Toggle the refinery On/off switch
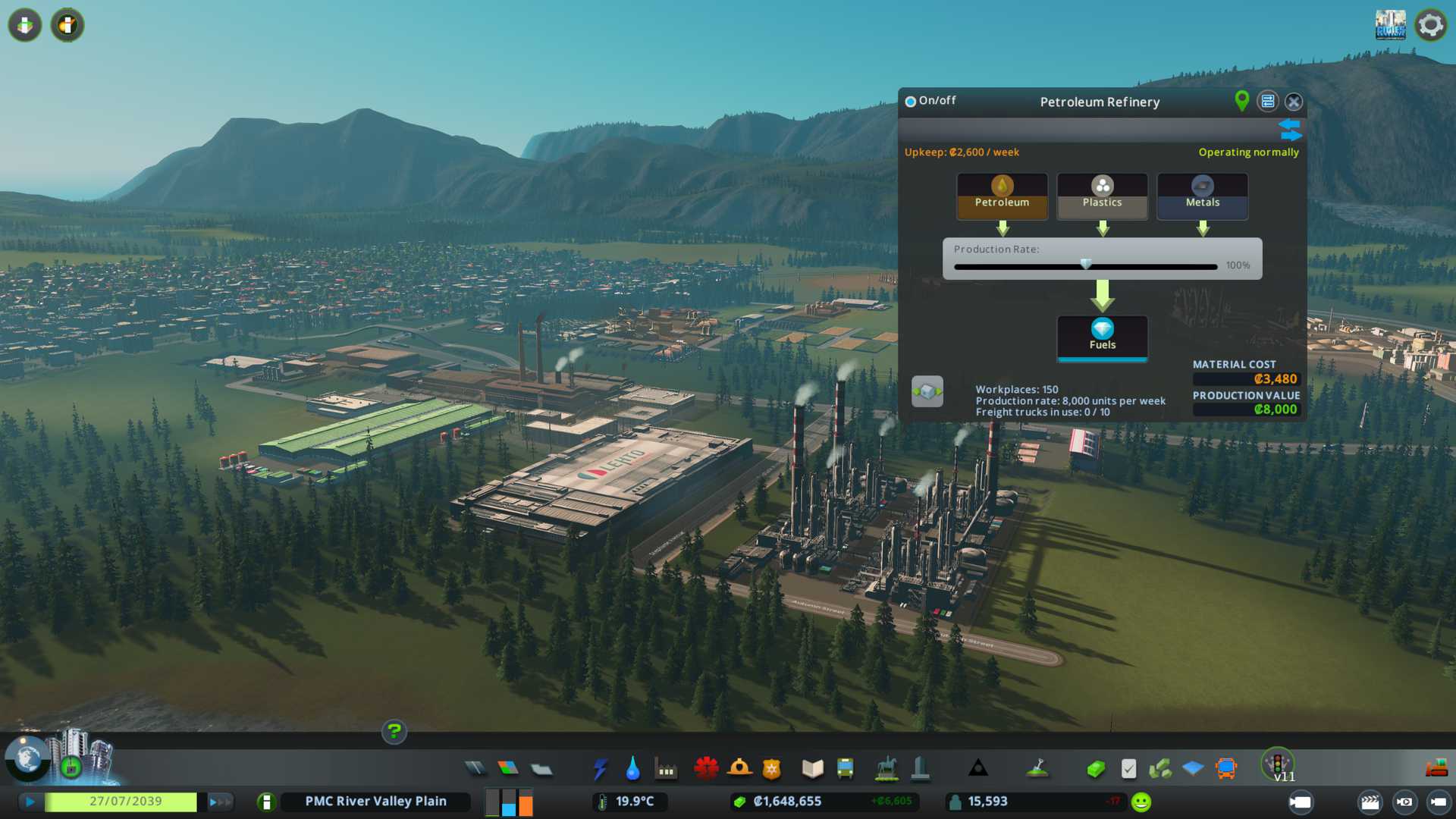The height and width of the screenshot is (819, 1456). point(911,102)
